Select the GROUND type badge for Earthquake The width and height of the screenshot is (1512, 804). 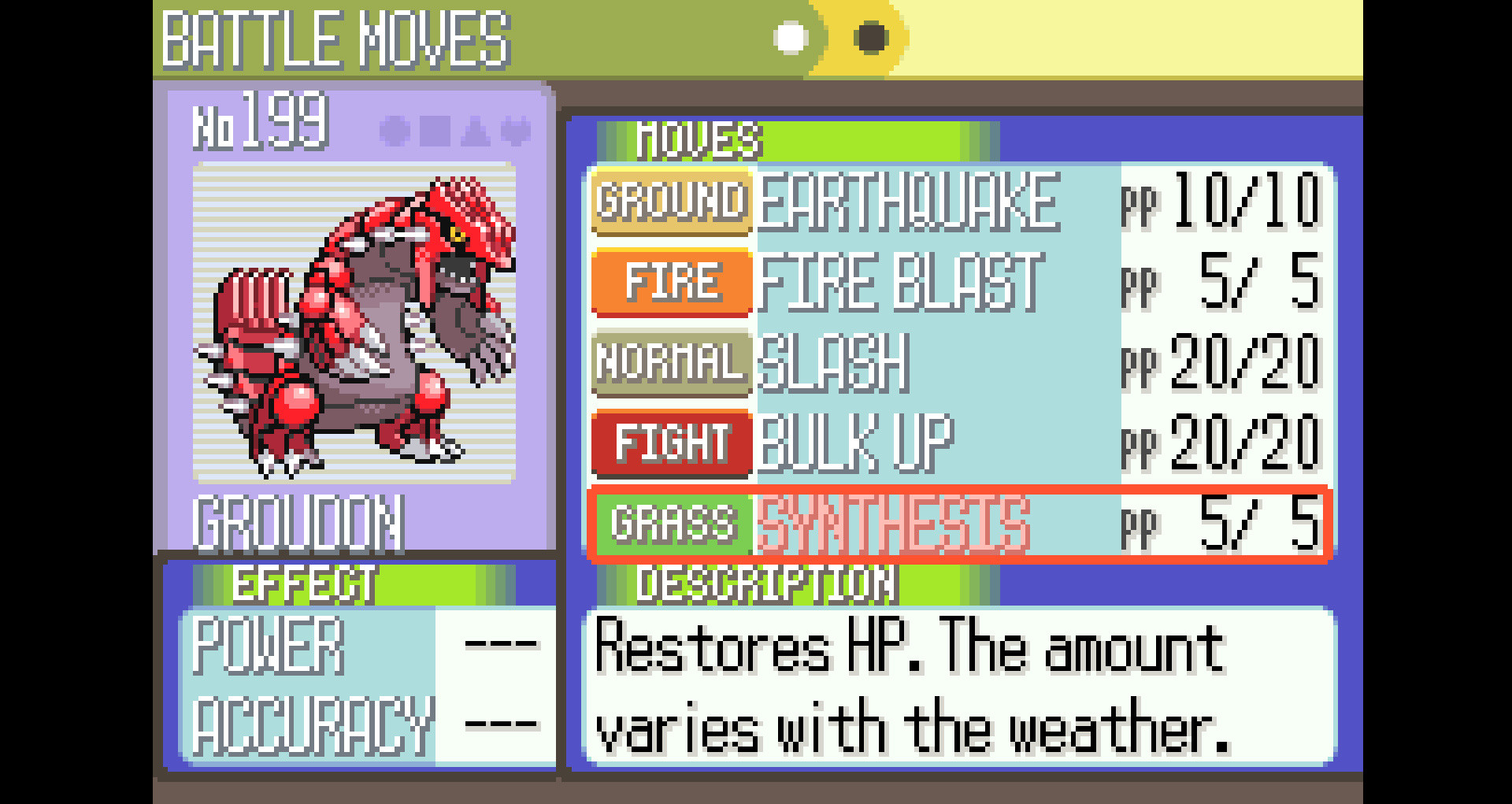pyautogui.click(x=672, y=203)
